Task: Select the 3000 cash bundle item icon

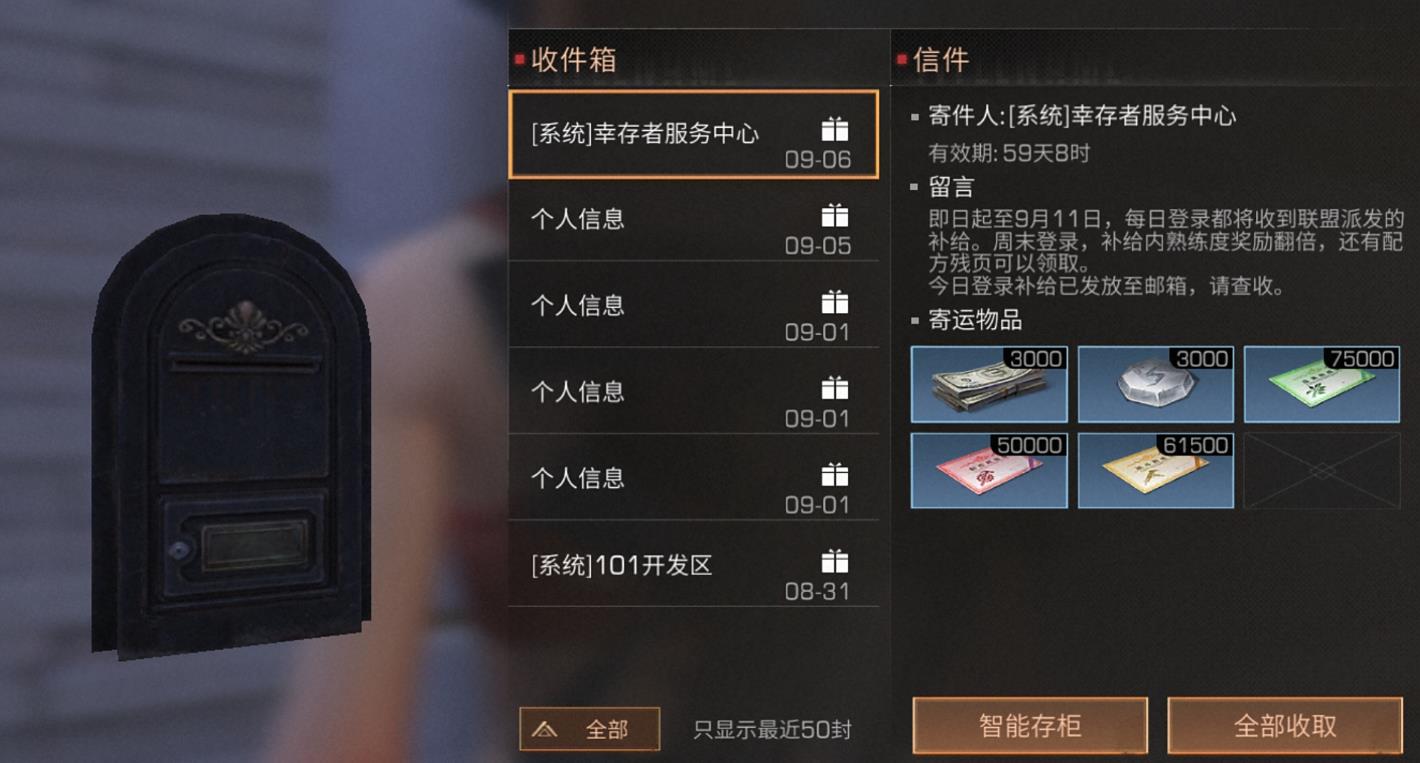Action: coord(988,385)
